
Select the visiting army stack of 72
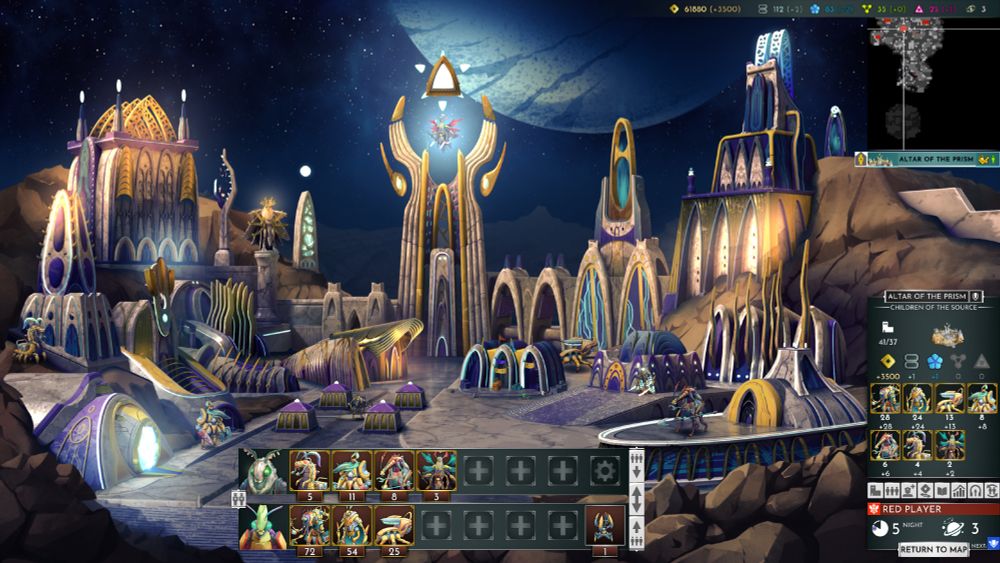(309, 525)
